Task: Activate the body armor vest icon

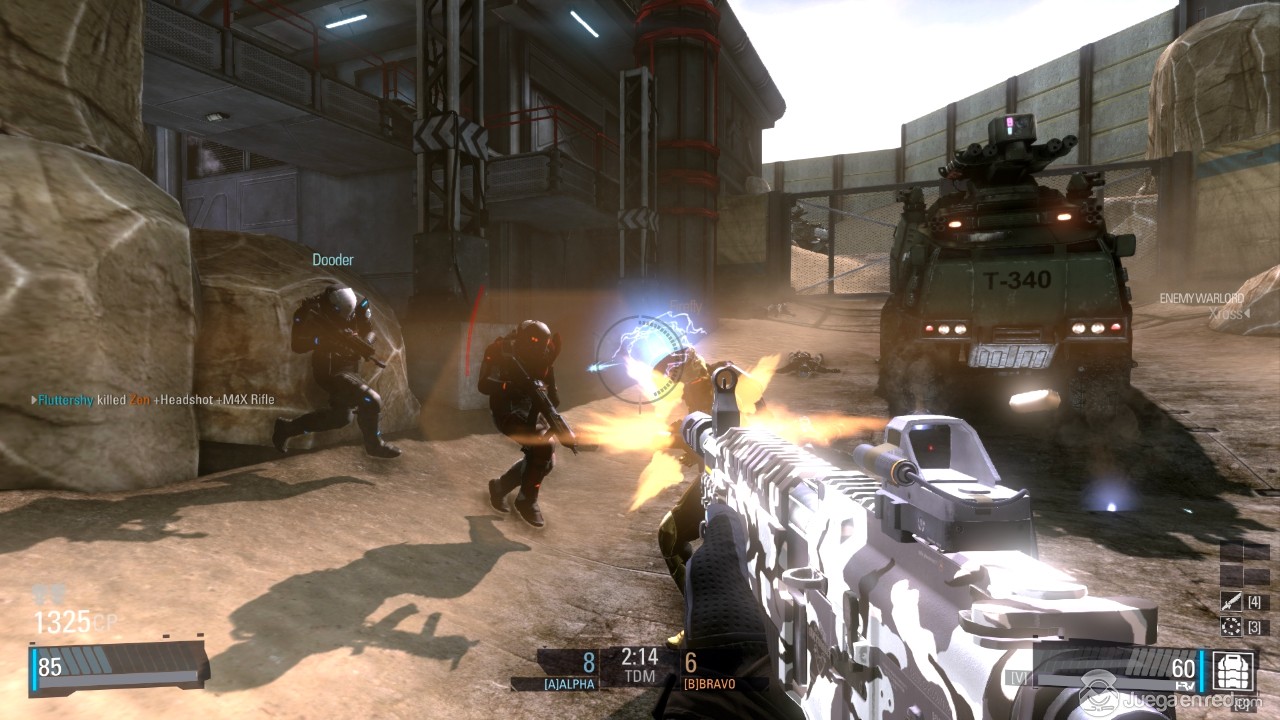Action: [x=1232, y=669]
